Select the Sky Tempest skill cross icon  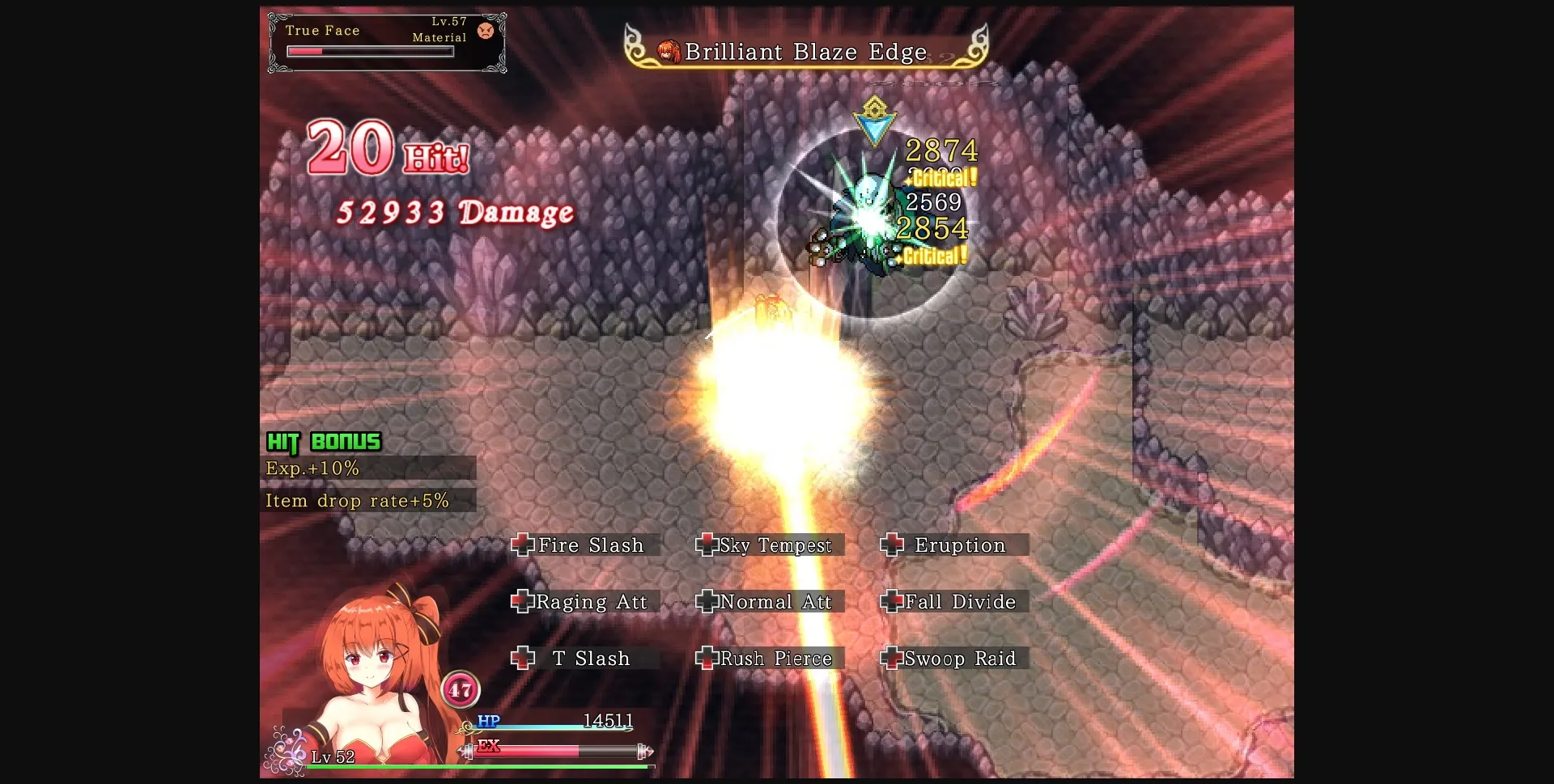pyautogui.click(x=708, y=545)
